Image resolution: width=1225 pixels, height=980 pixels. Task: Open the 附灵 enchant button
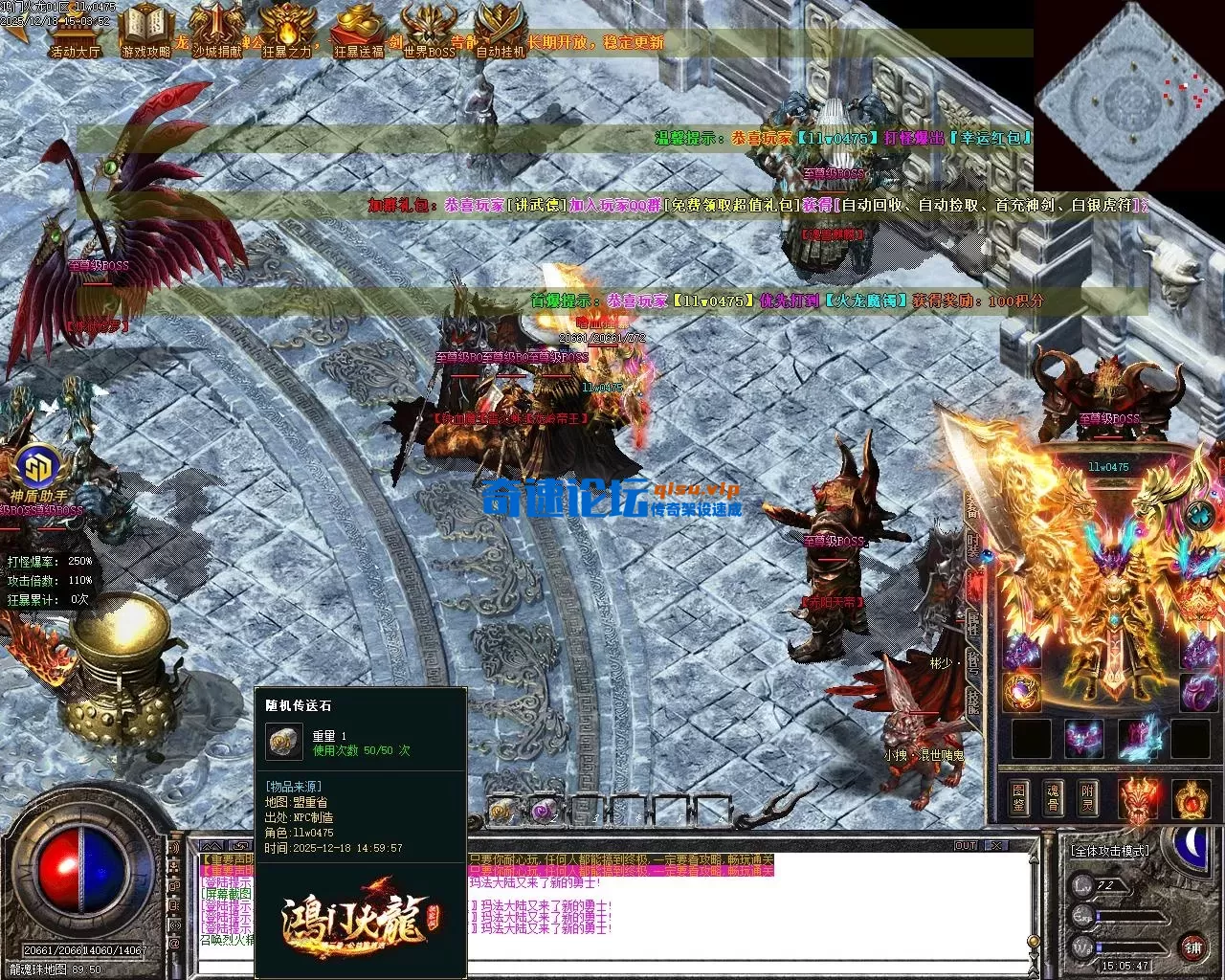[x=1088, y=797]
